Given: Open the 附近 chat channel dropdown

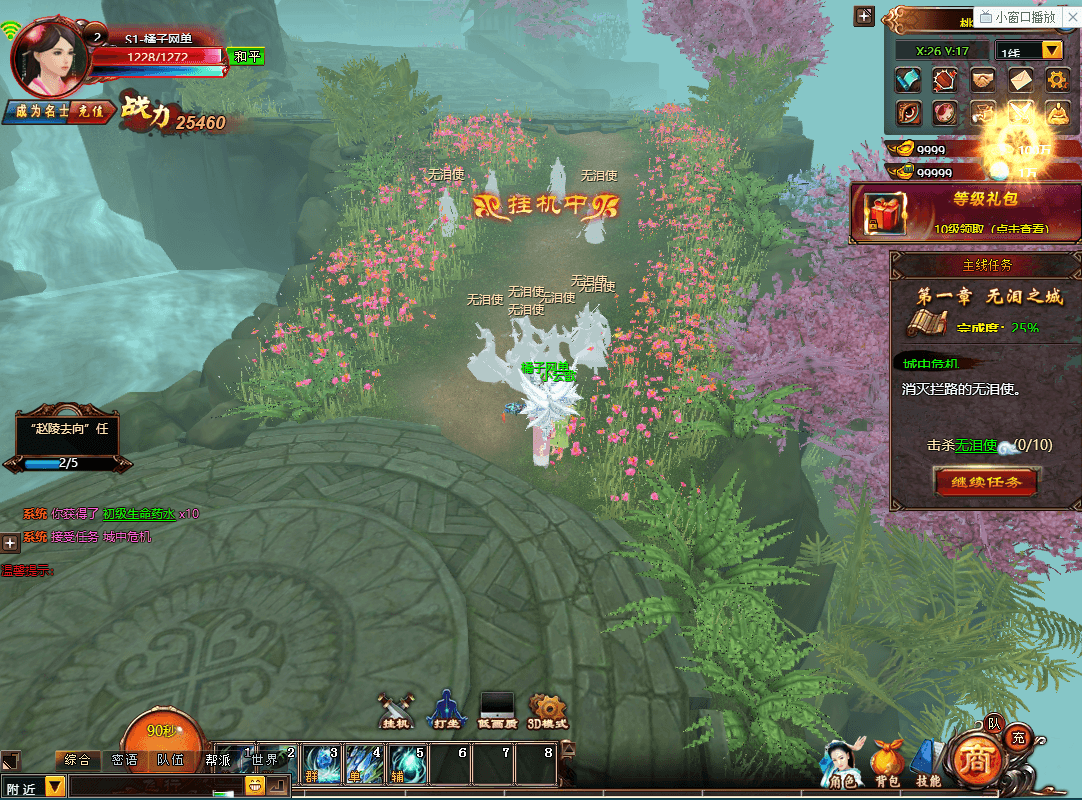Looking at the screenshot, I should (x=54, y=788).
